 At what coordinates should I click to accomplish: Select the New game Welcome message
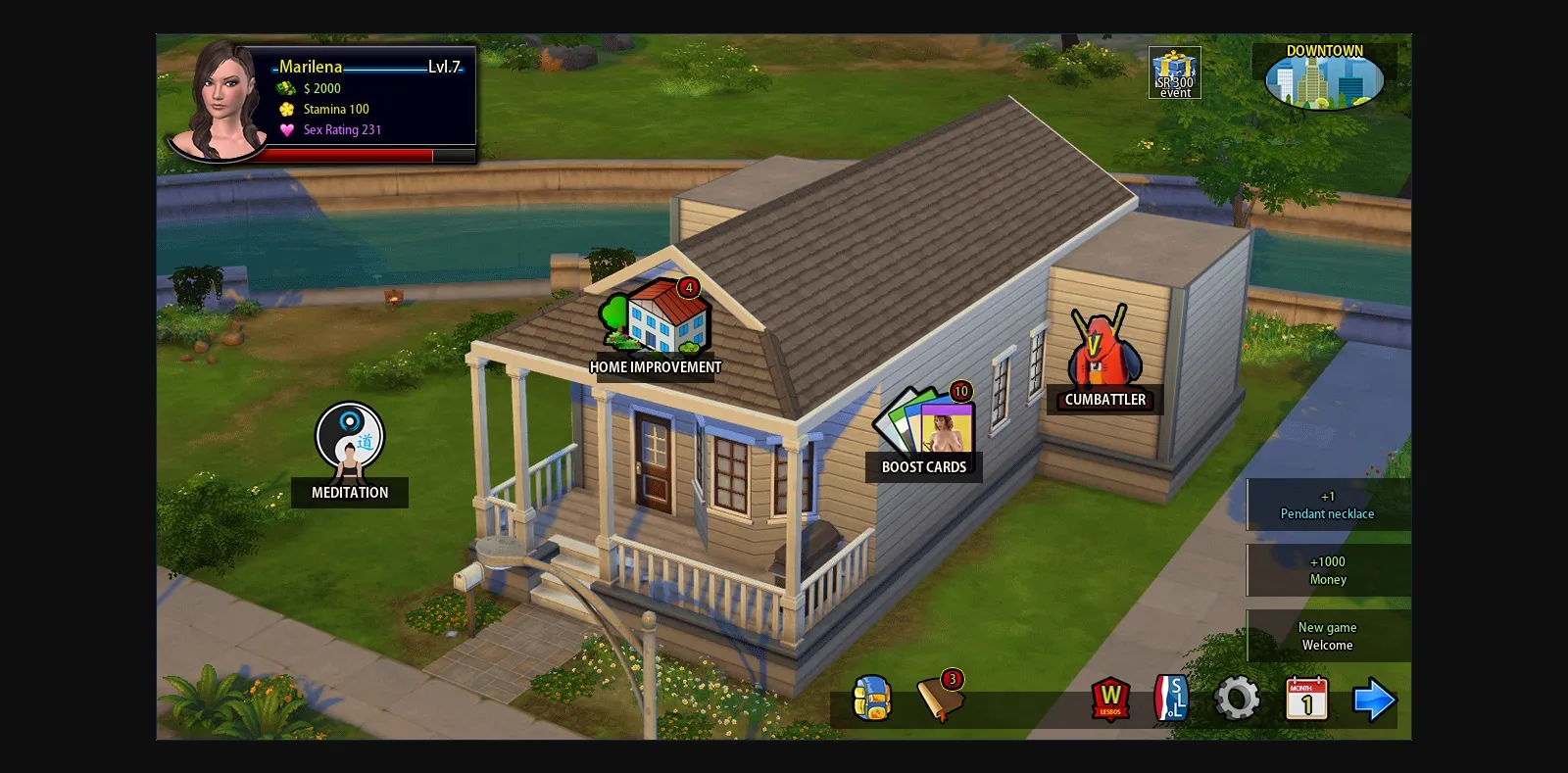tap(1327, 636)
